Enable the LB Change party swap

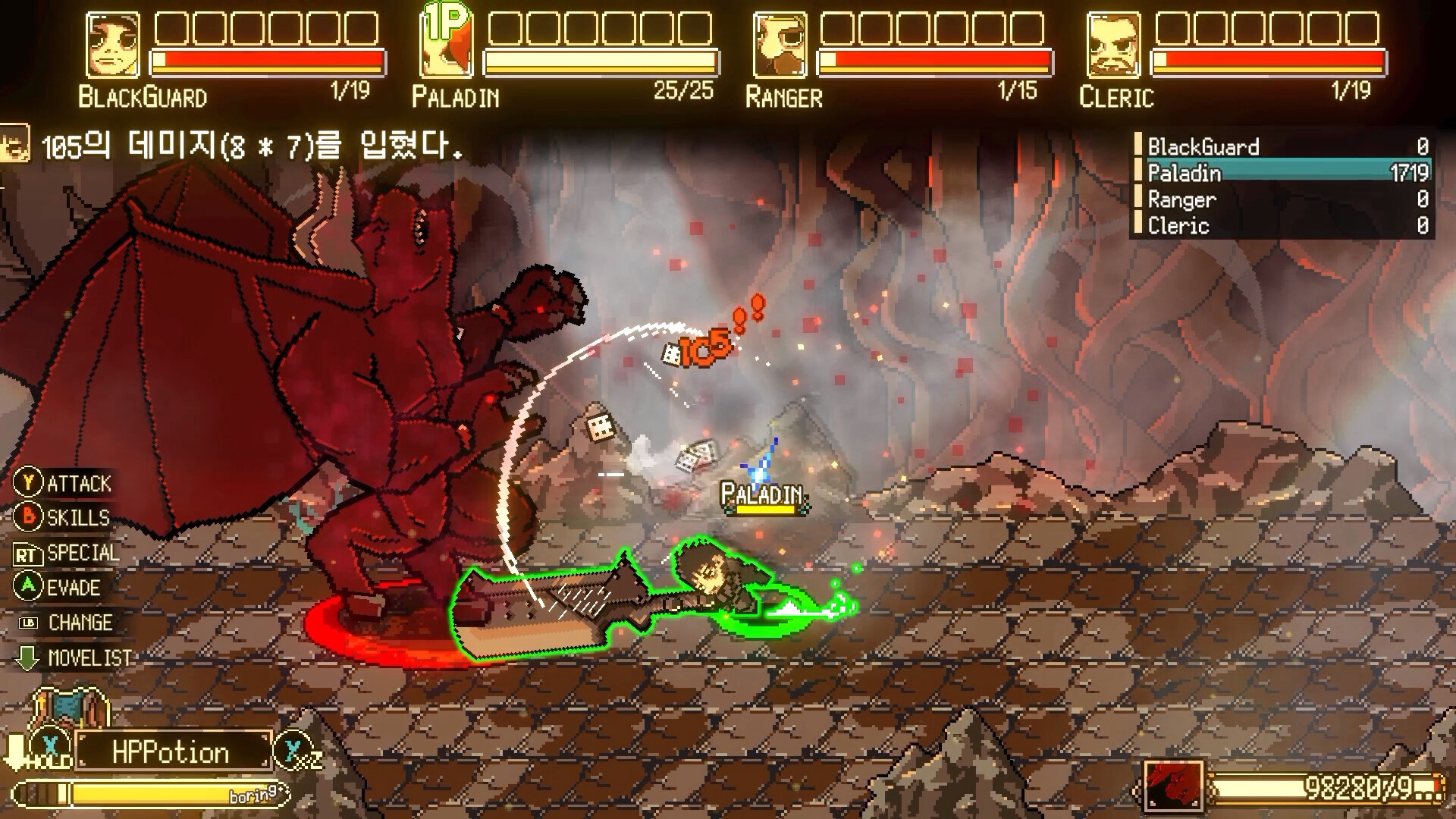pos(29,623)
